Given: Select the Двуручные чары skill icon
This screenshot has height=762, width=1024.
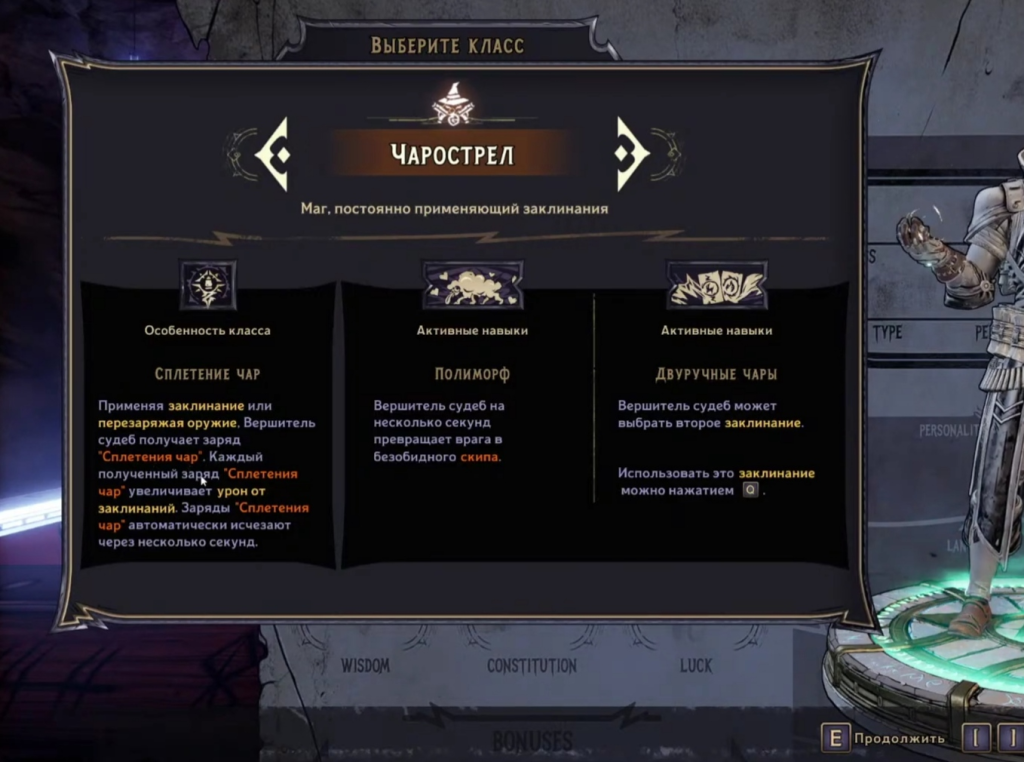Looking at the screenshot, I should [x=716, y=286].
